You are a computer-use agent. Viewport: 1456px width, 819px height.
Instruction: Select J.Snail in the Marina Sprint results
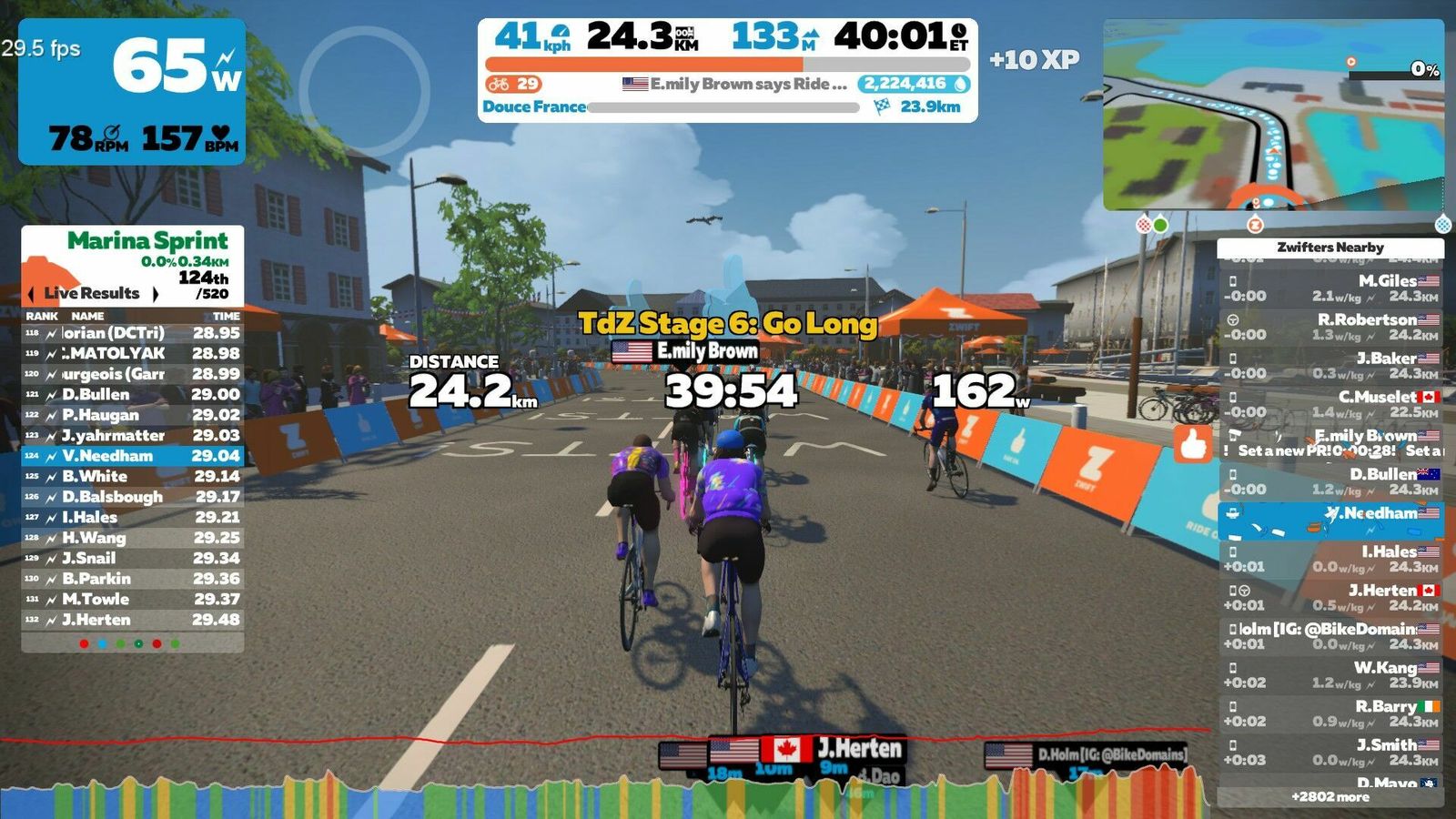(133, 559)
